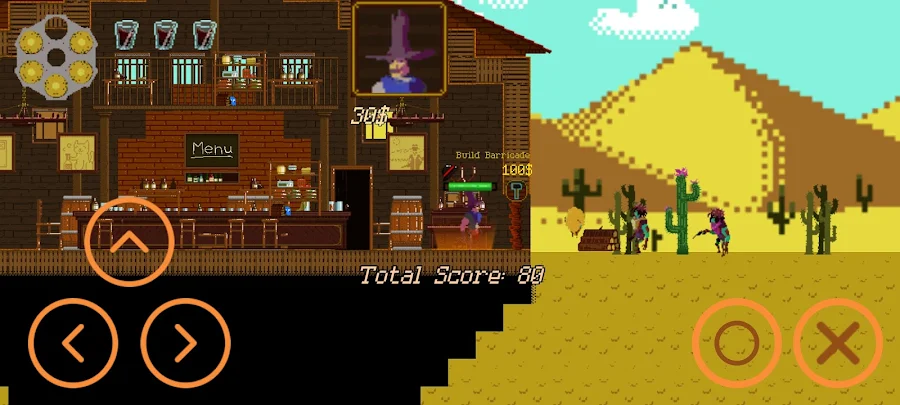The width and height of the screenshot is (900, 405).
Task: Click the Build Barricade hammer icon
Action: 517,190
